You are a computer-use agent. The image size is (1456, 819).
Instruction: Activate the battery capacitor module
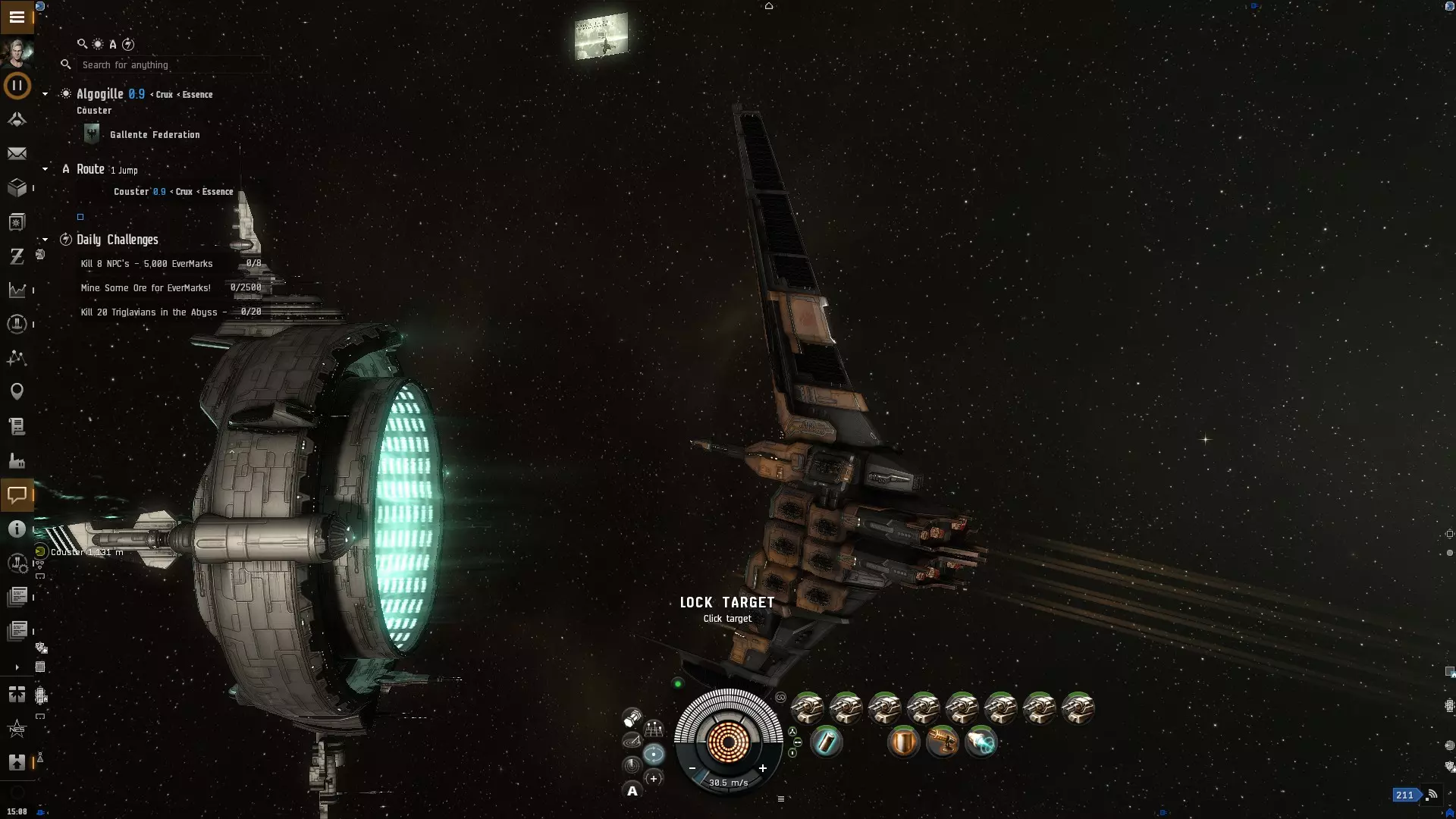pyautogui.click(x=826, y=742)
